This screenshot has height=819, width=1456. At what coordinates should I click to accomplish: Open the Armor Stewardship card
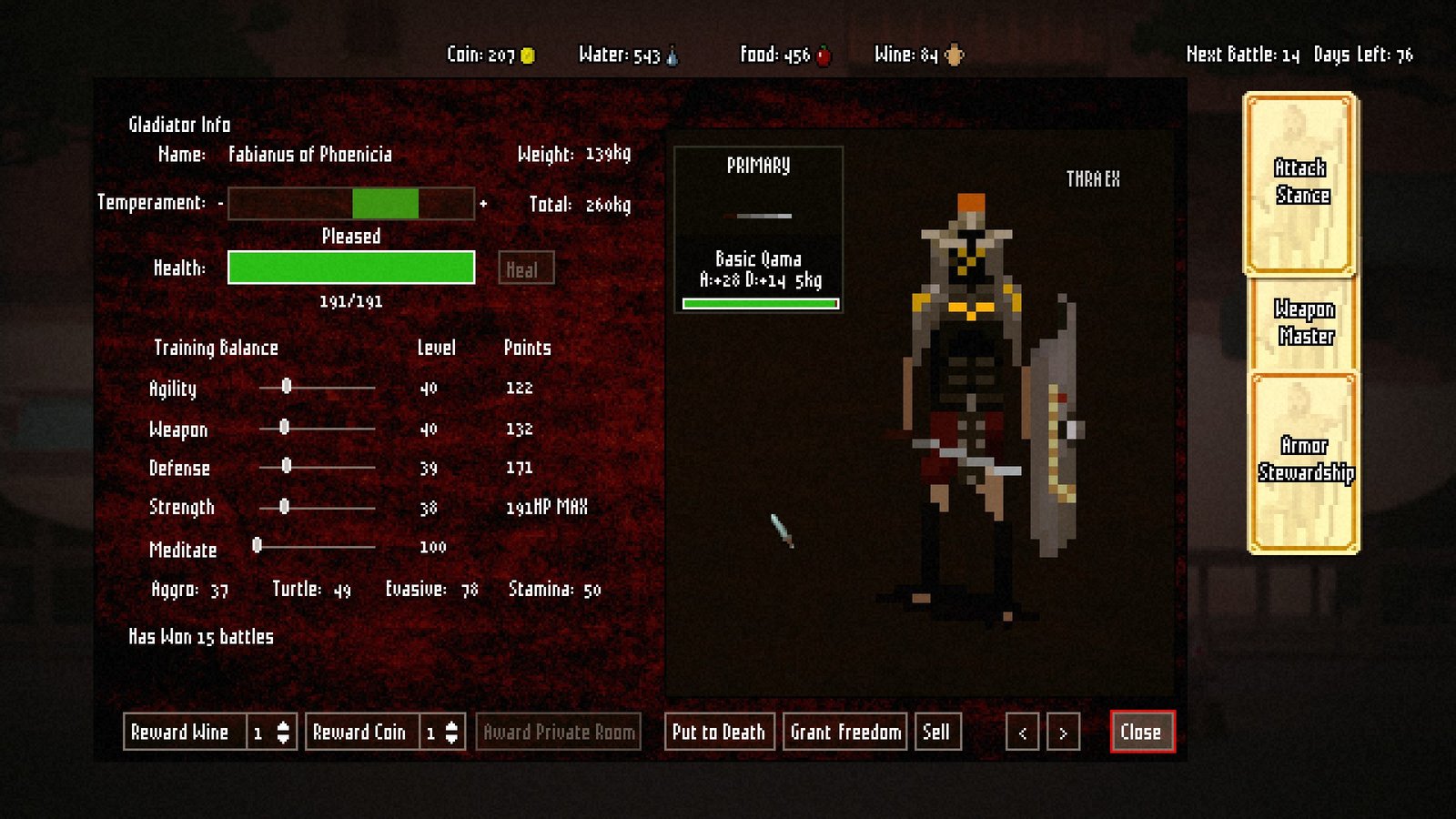(x=1304, y=460)
